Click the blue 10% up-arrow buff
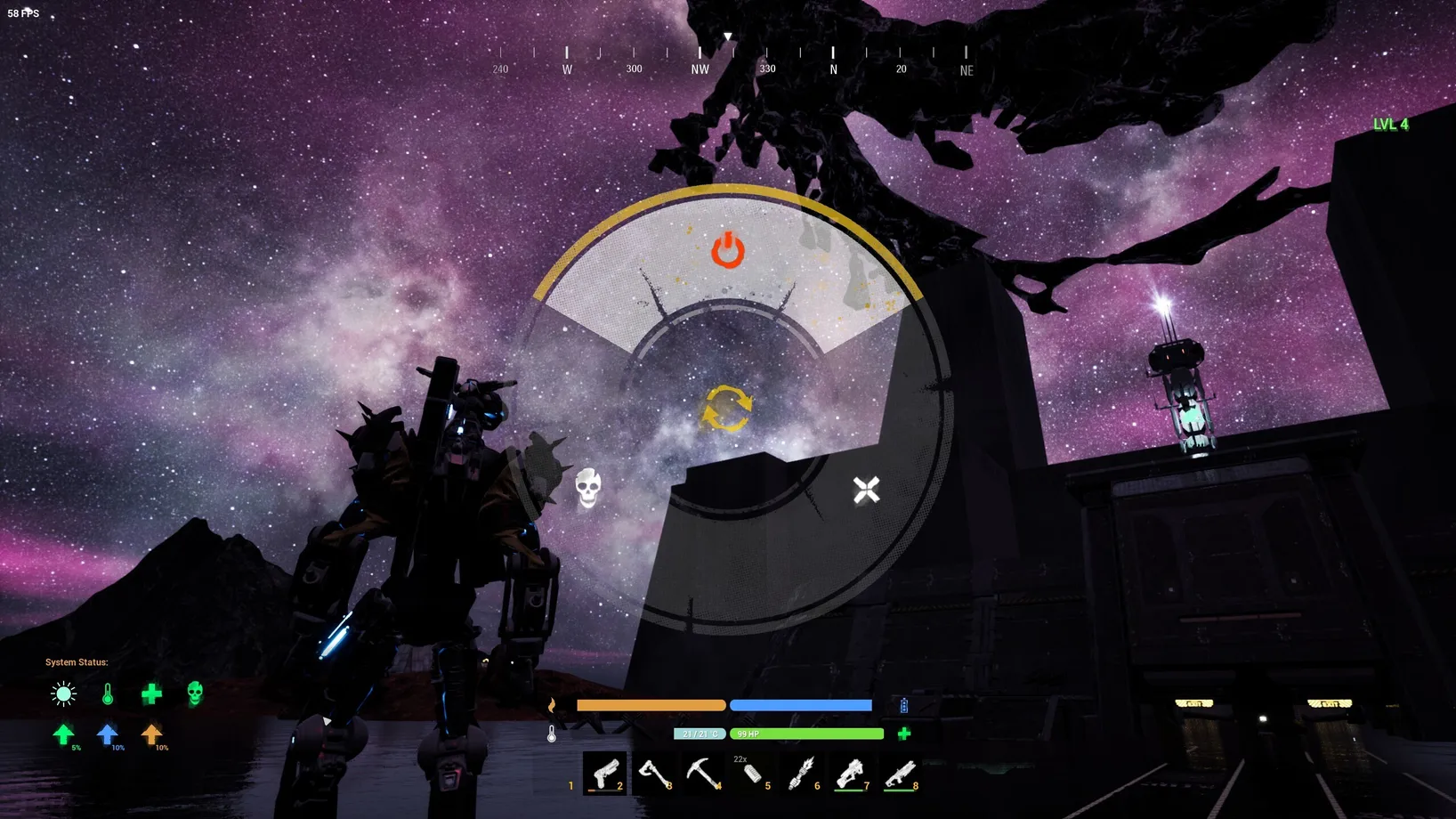The width and height of the screenshot is (1456, 819). [x=107, y=734]
